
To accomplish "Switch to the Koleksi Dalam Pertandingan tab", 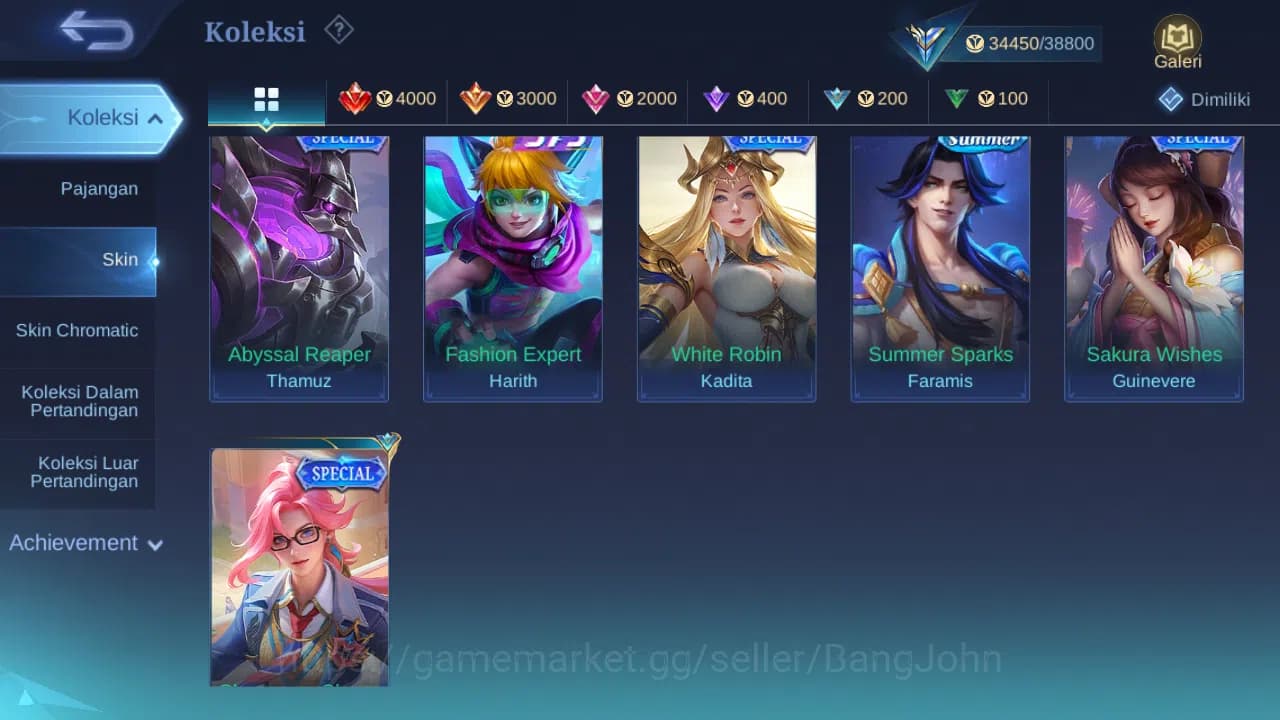I will pos(78,401).
